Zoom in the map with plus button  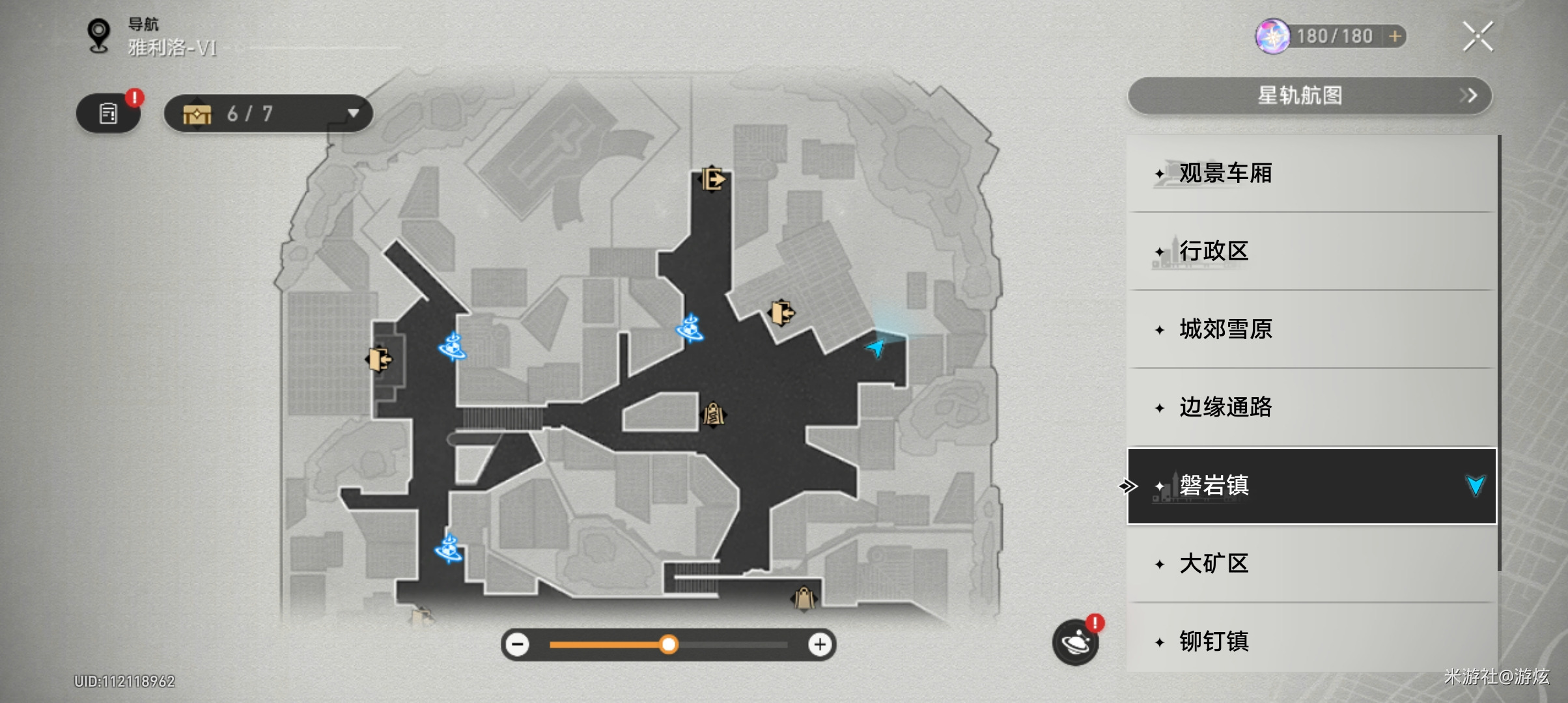(820, 645)
